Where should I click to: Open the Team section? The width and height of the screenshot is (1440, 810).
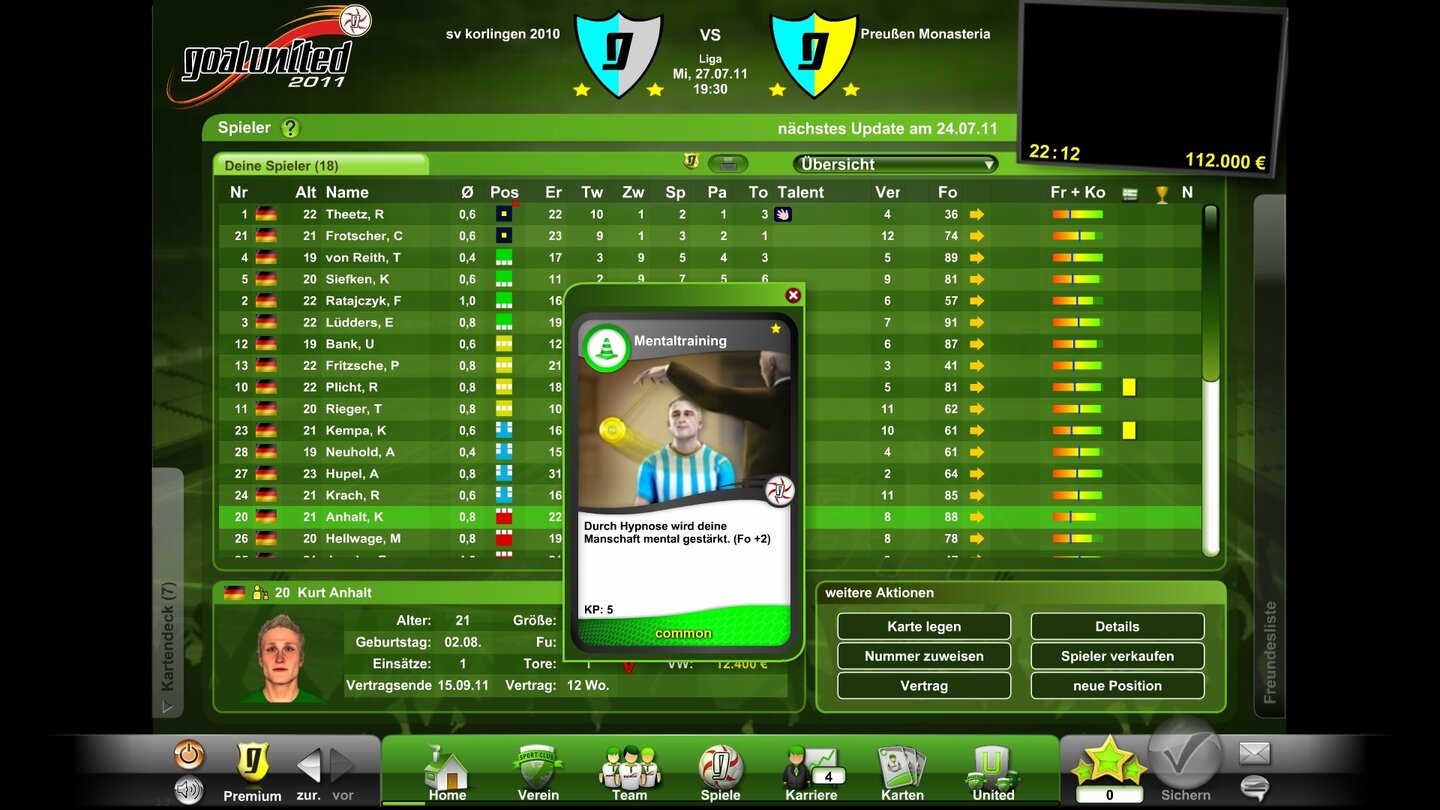pos(628,770)
